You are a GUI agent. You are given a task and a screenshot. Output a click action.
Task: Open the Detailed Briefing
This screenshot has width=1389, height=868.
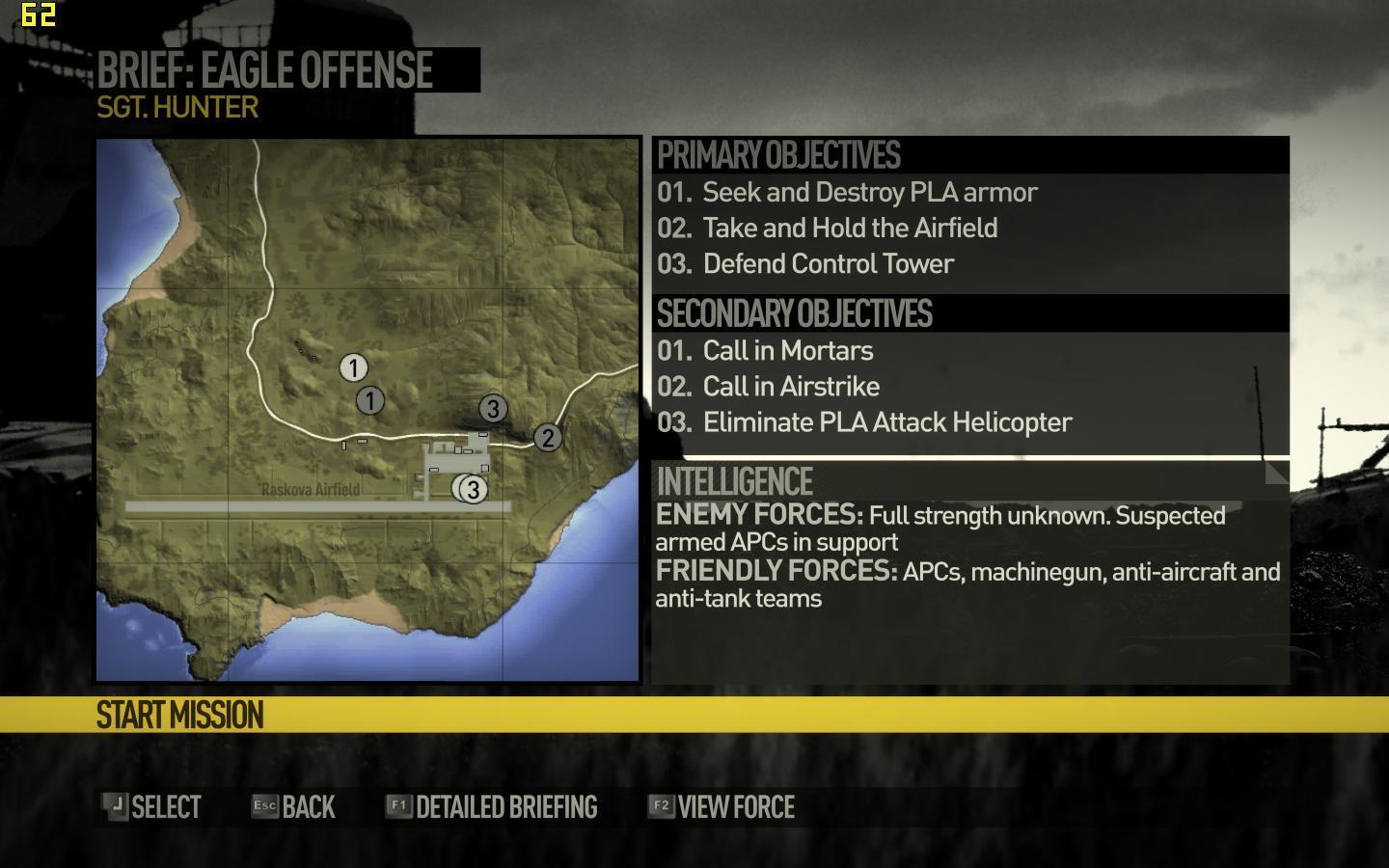point(492,807)
